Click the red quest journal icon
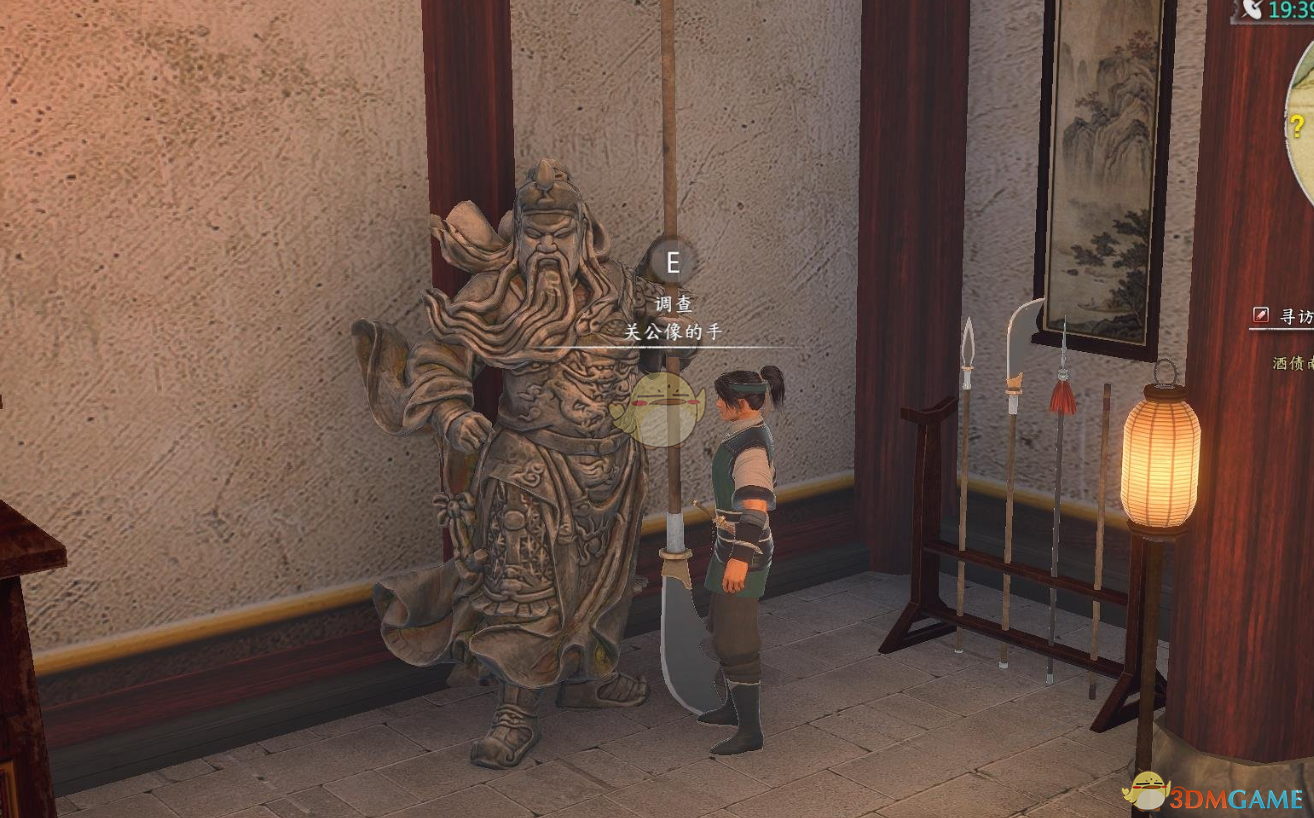The image size is (1314, 818). 1262,316
